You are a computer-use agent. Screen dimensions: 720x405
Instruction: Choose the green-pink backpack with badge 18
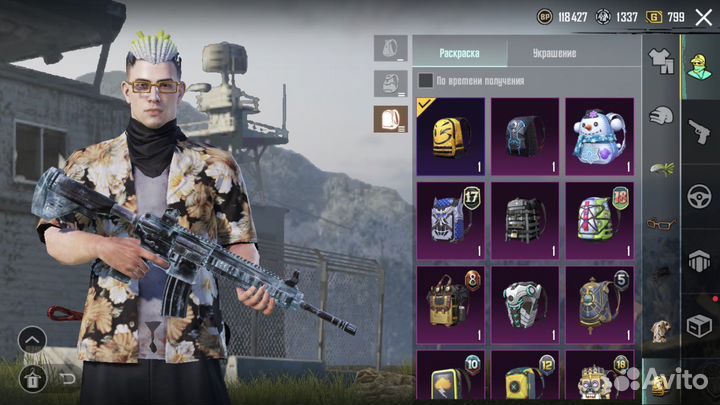click(x=600, y=219)
